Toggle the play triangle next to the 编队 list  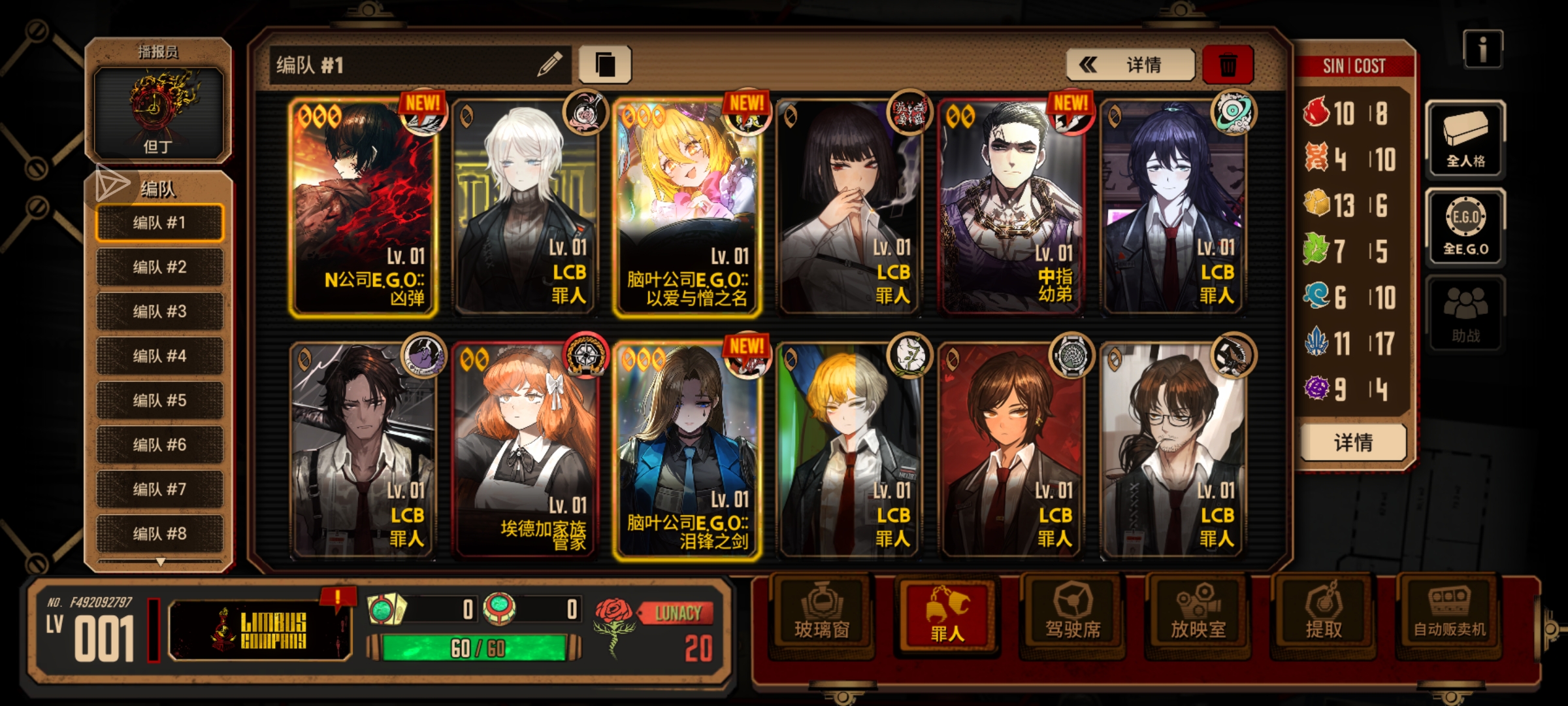(x=112, y=185)
